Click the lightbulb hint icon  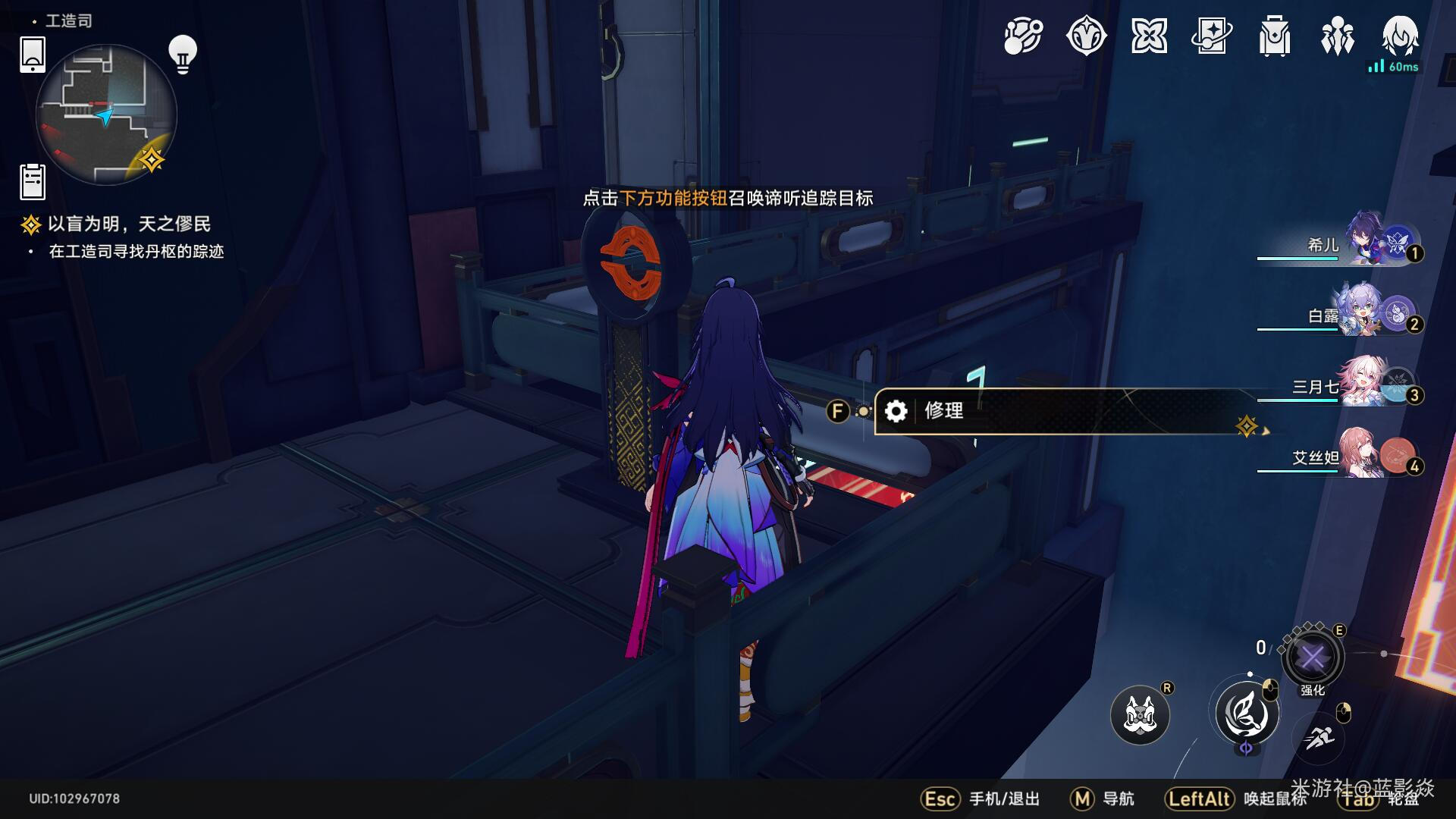pos(183,55)
